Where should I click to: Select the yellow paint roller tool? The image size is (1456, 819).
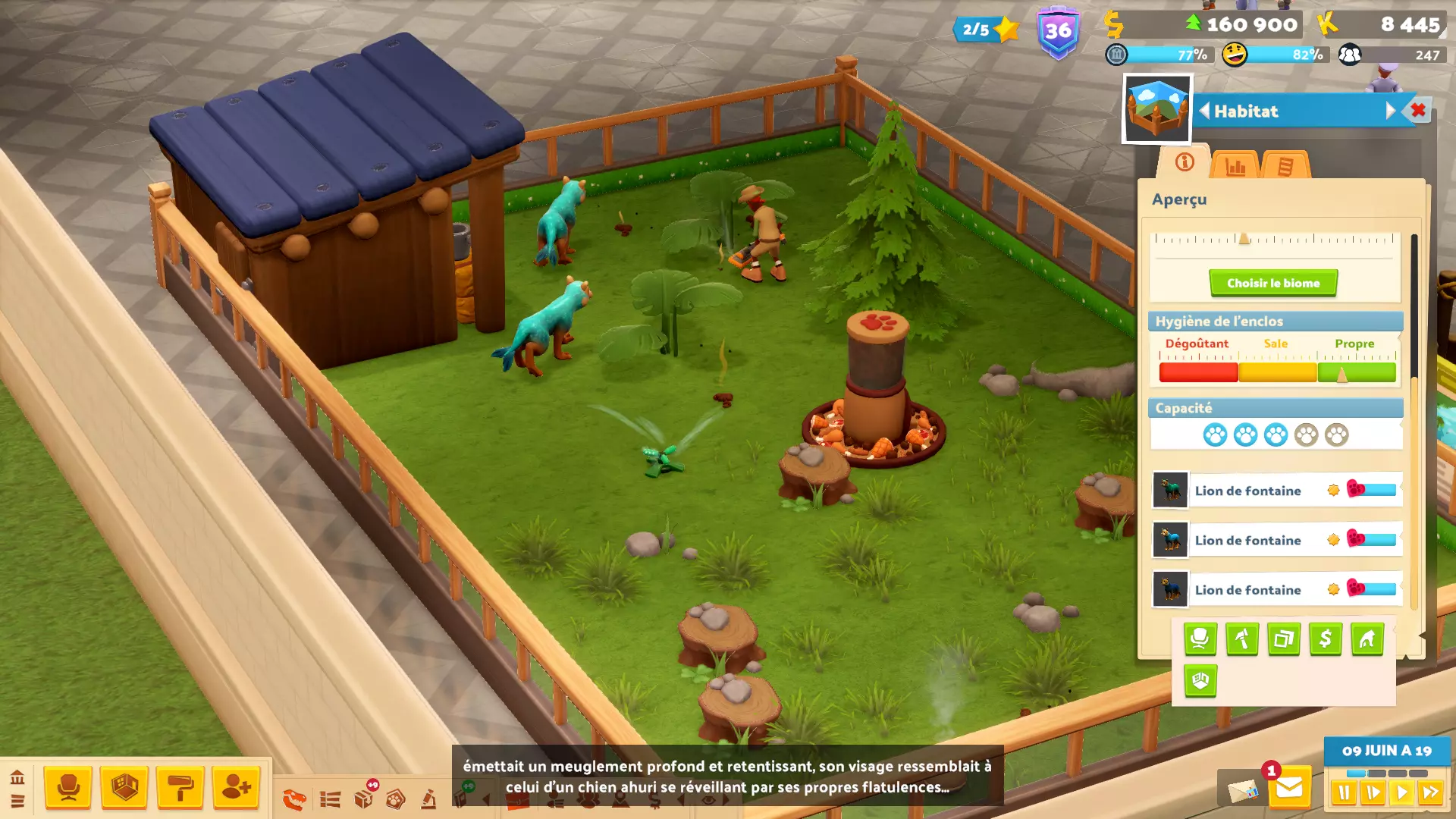pos(180,788)
